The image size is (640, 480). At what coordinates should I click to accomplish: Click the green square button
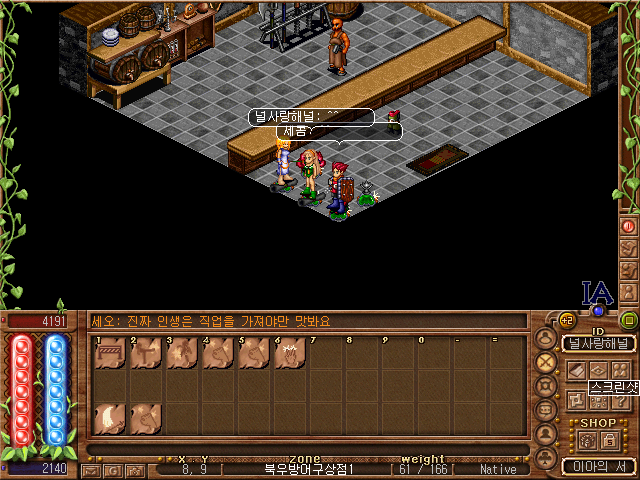point(629,321)
